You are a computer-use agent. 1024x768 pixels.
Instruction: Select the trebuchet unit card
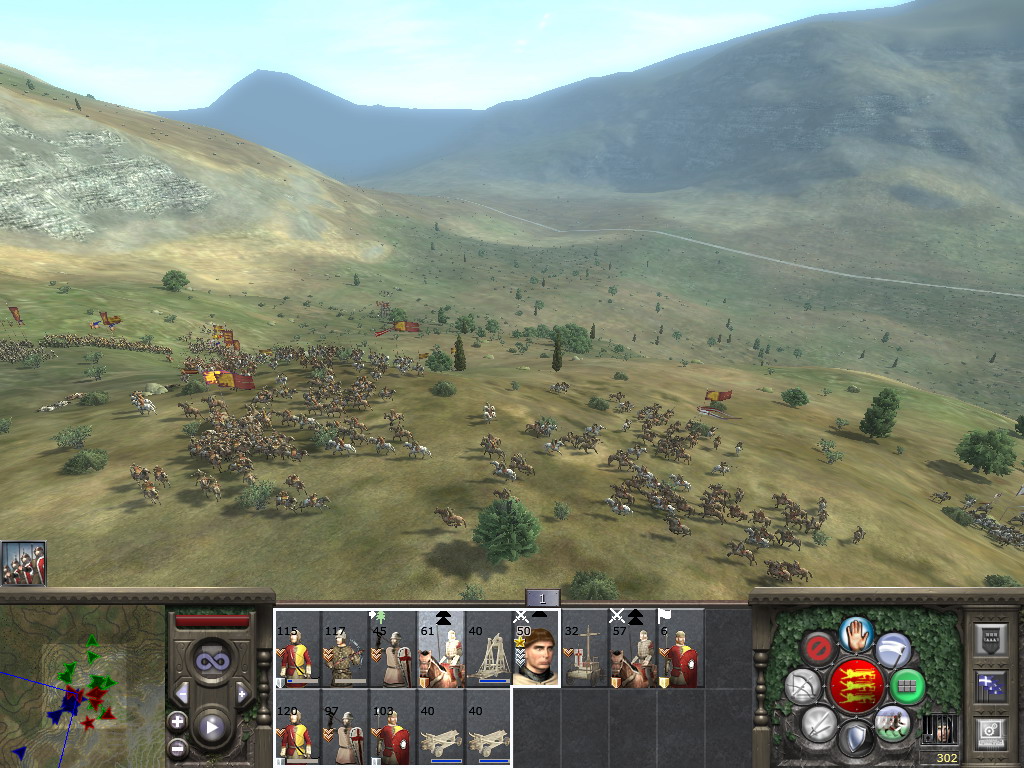point(488,649)
